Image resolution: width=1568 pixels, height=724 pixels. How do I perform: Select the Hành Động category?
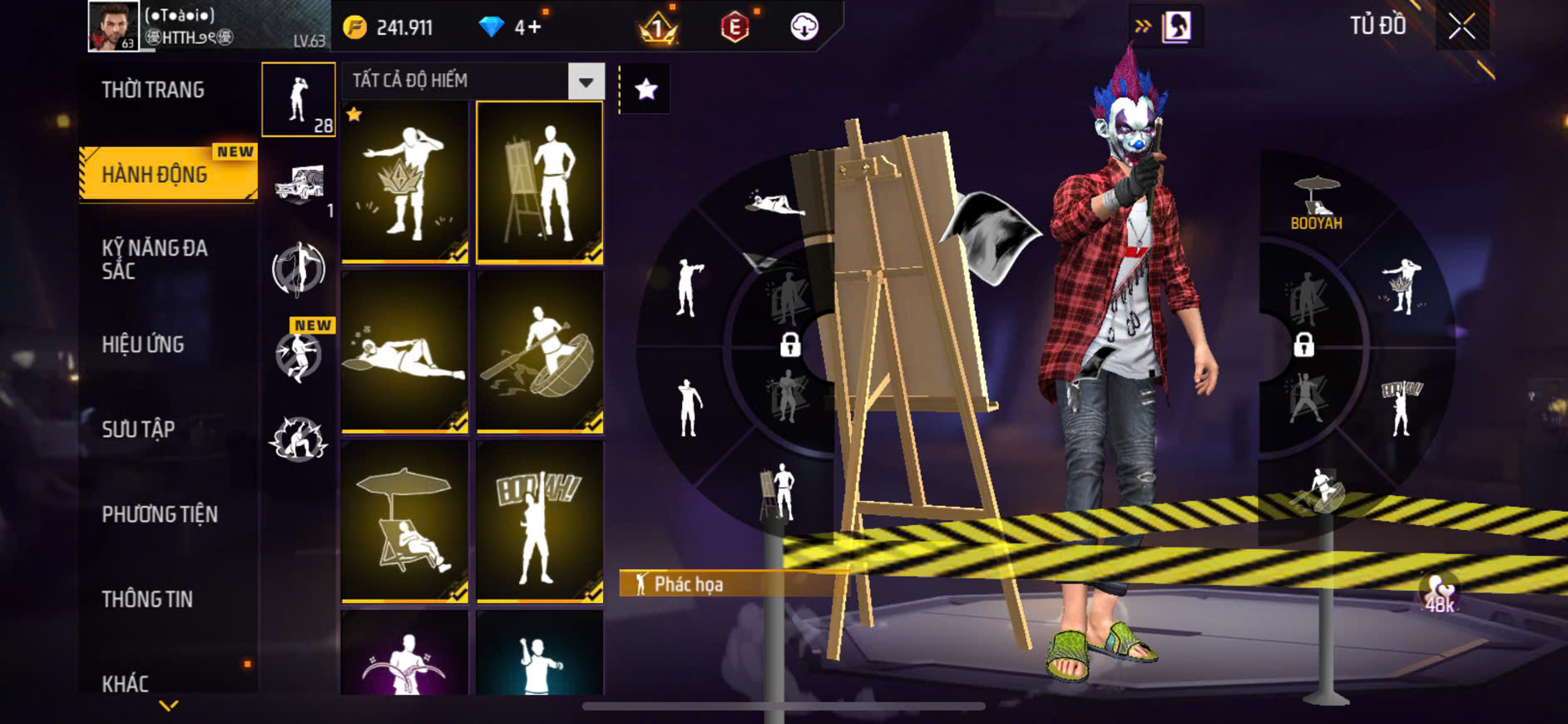[155, 175]
